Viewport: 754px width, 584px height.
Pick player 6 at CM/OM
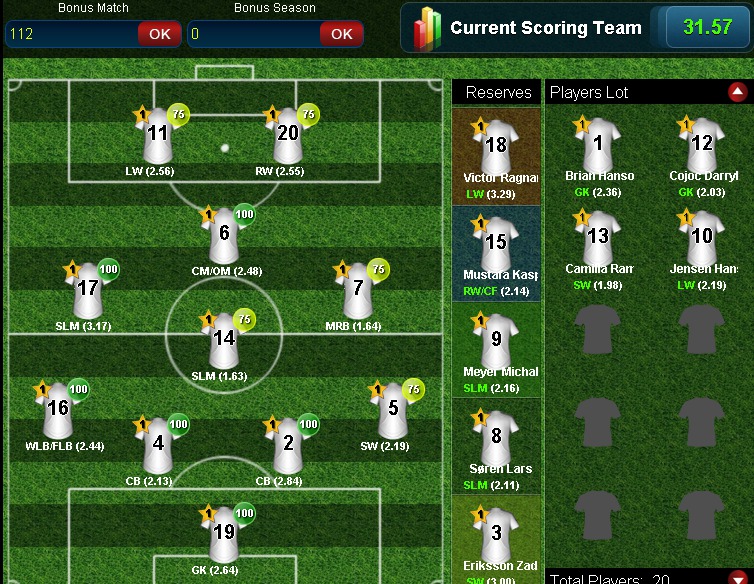[x=224, y=235]
